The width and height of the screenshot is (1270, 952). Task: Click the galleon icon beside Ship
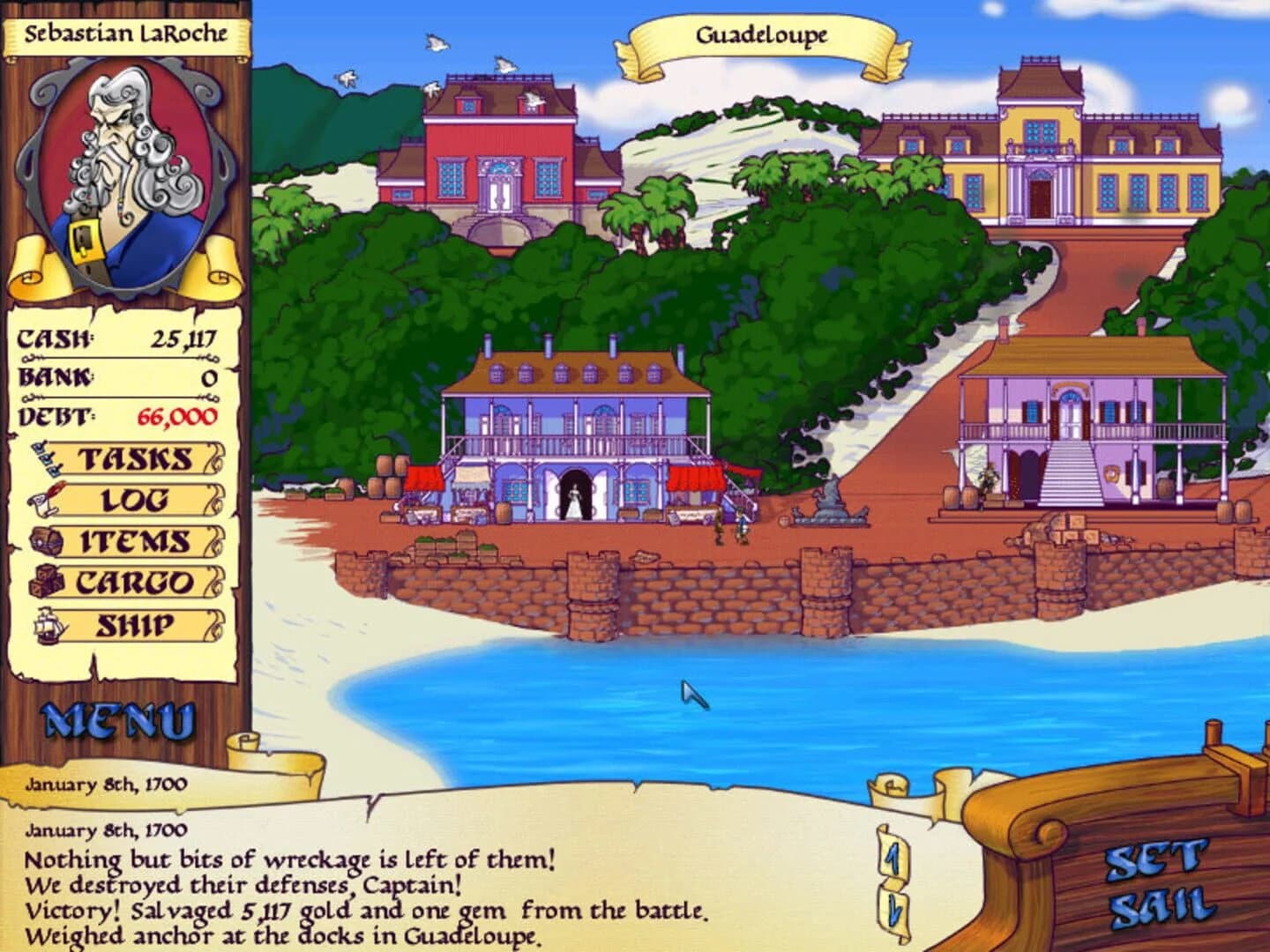(49, 621)
